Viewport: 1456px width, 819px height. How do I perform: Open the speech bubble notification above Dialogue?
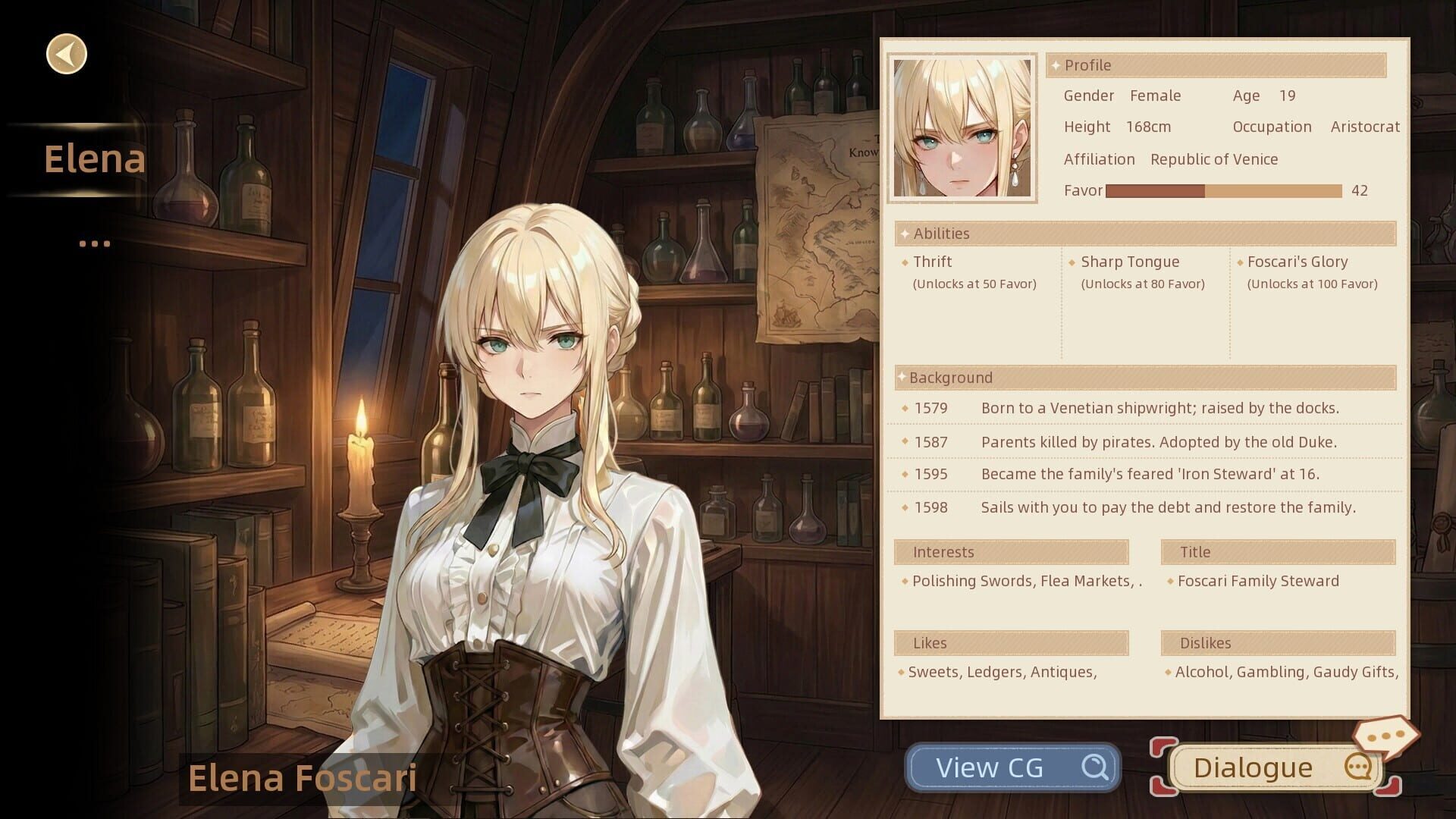pyautogui.click(x=1388, y=733)
